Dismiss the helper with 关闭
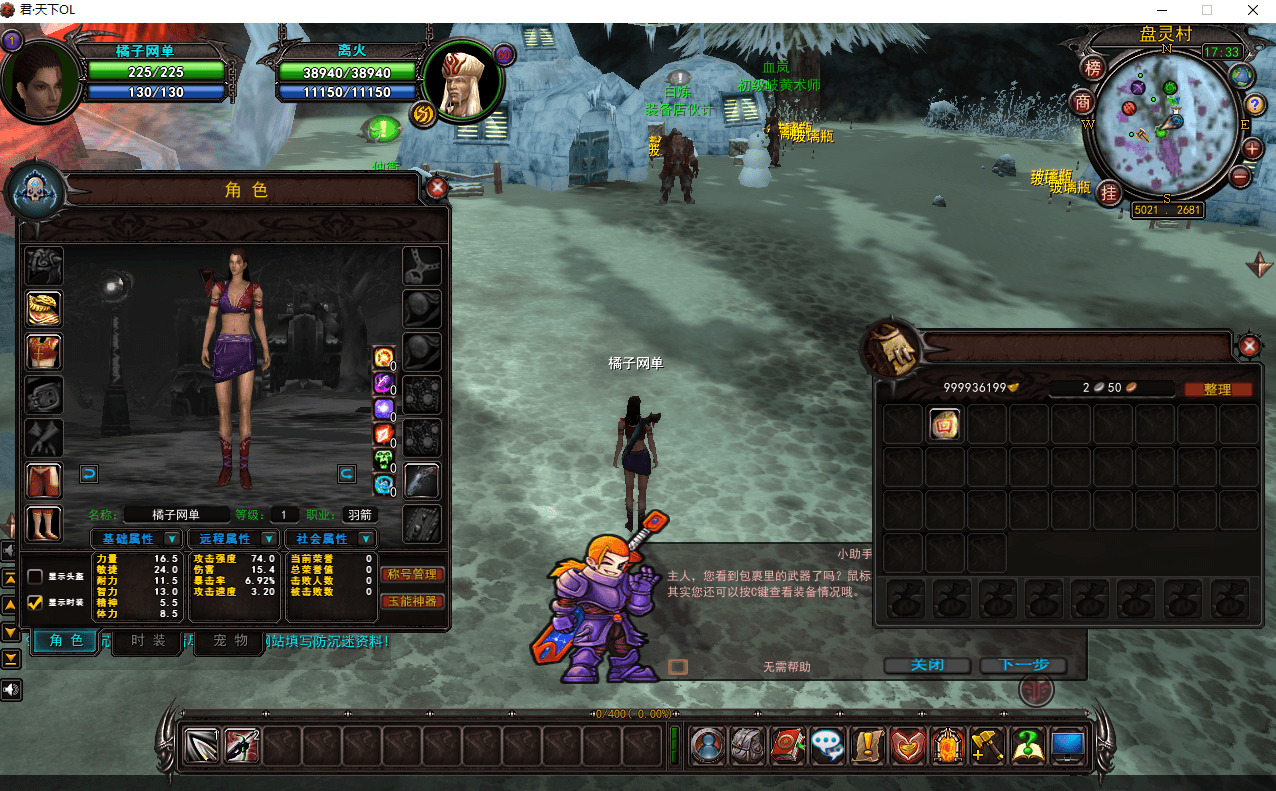The height and width of the screenshot is (791, 1276). click(x=927, y=665)
